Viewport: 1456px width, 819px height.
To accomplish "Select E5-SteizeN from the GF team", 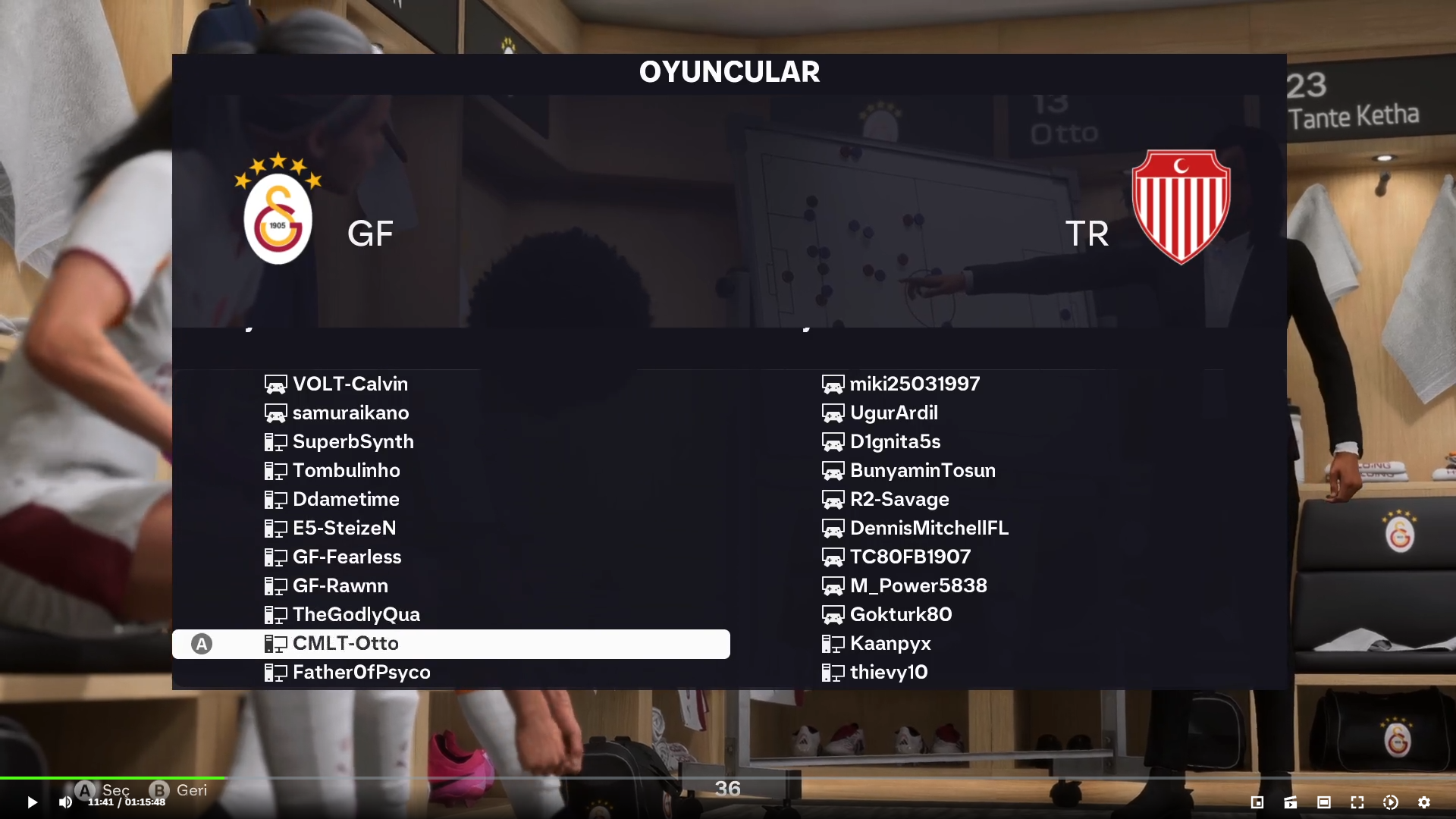I will pyautogui.click(x=344, y=528).
